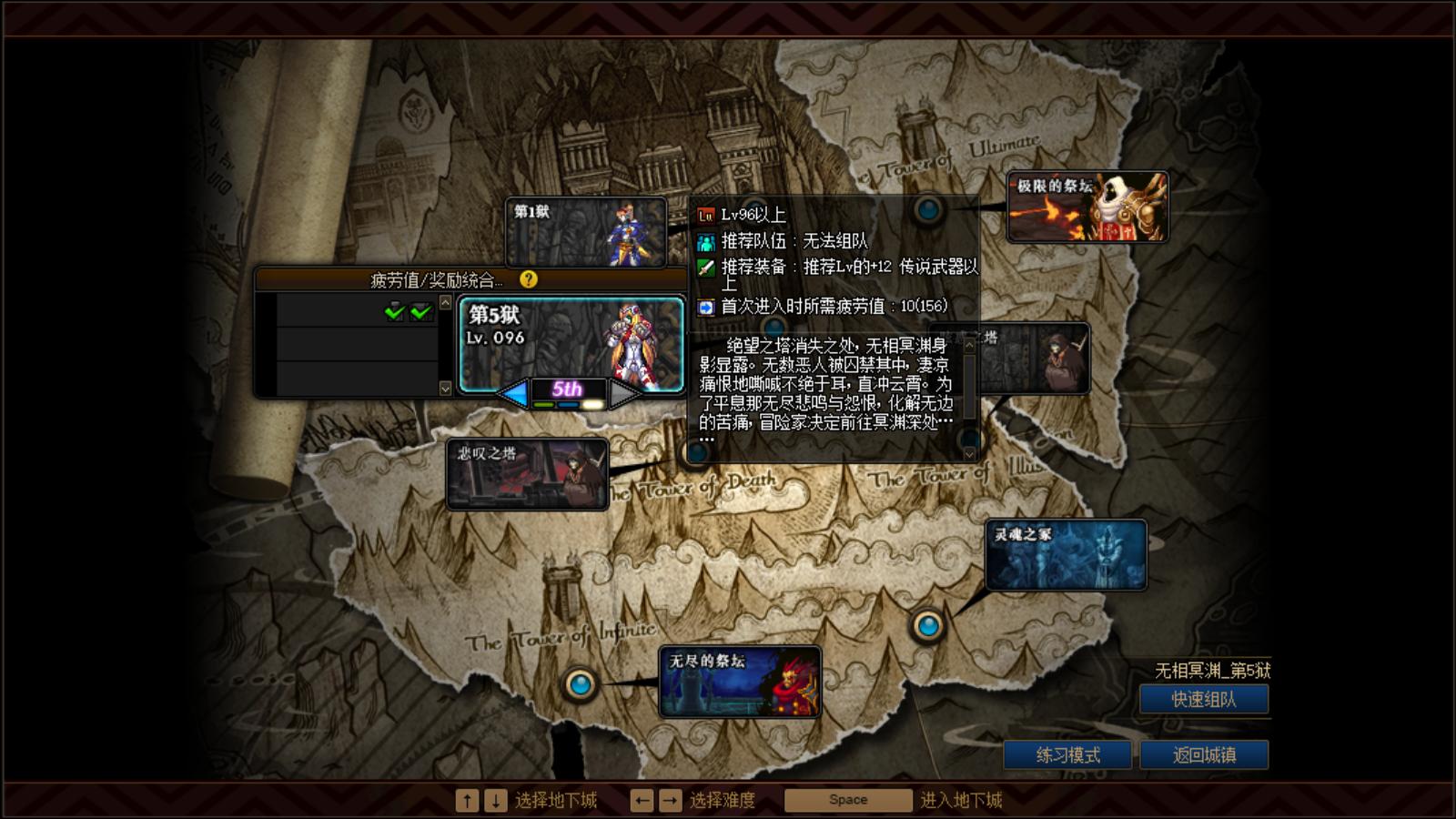Viewport: 1456px width, 819px height.
Task: Click the map node below 极限的祭坛
Action: point(929,211)
